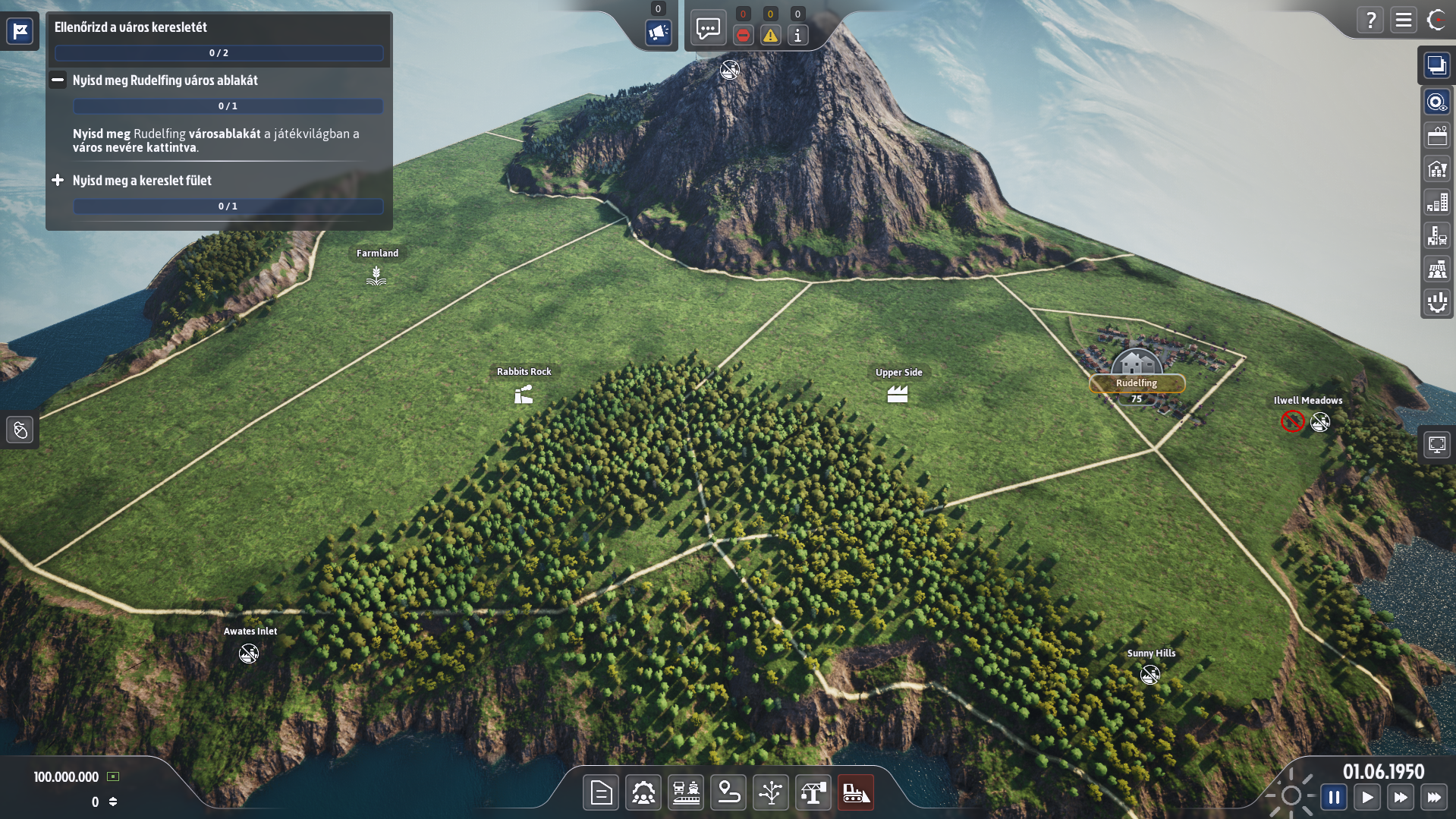Open the route line manager

[x=728, y=793]
